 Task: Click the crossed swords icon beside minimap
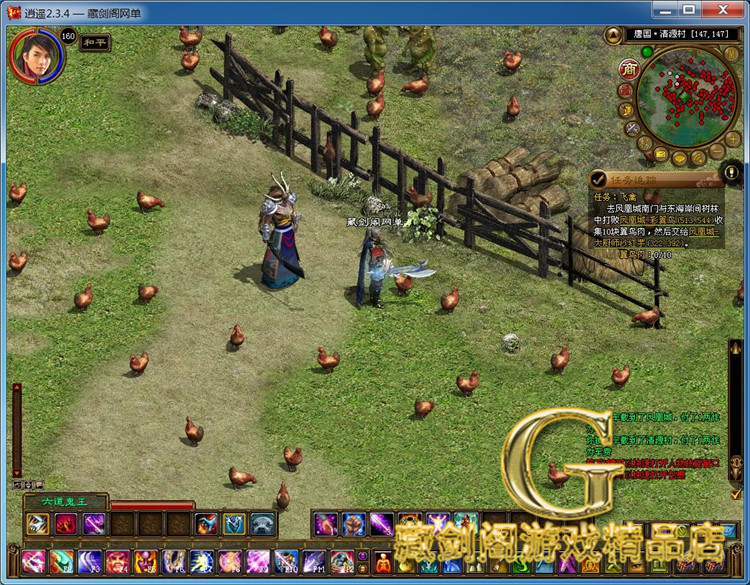(633, 129)
